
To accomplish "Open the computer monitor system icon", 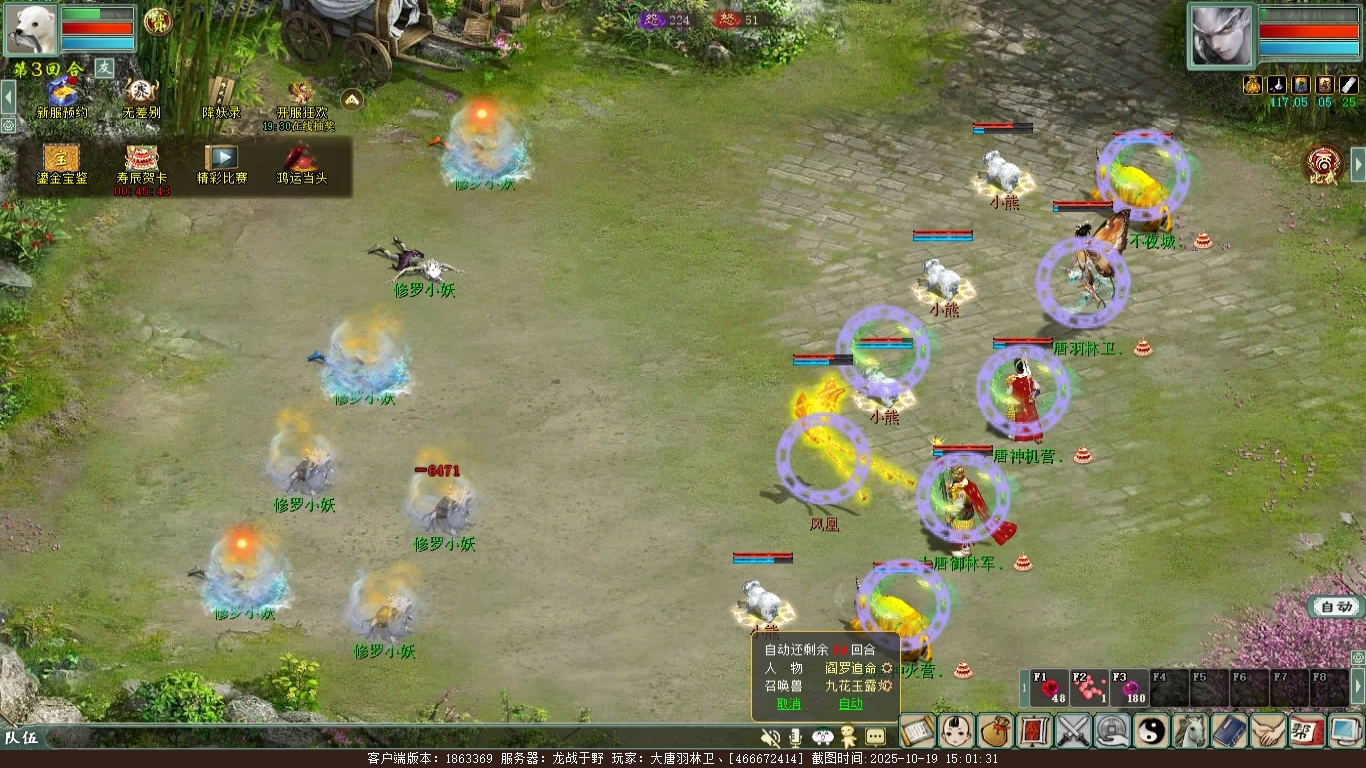I will (1346, 731).
